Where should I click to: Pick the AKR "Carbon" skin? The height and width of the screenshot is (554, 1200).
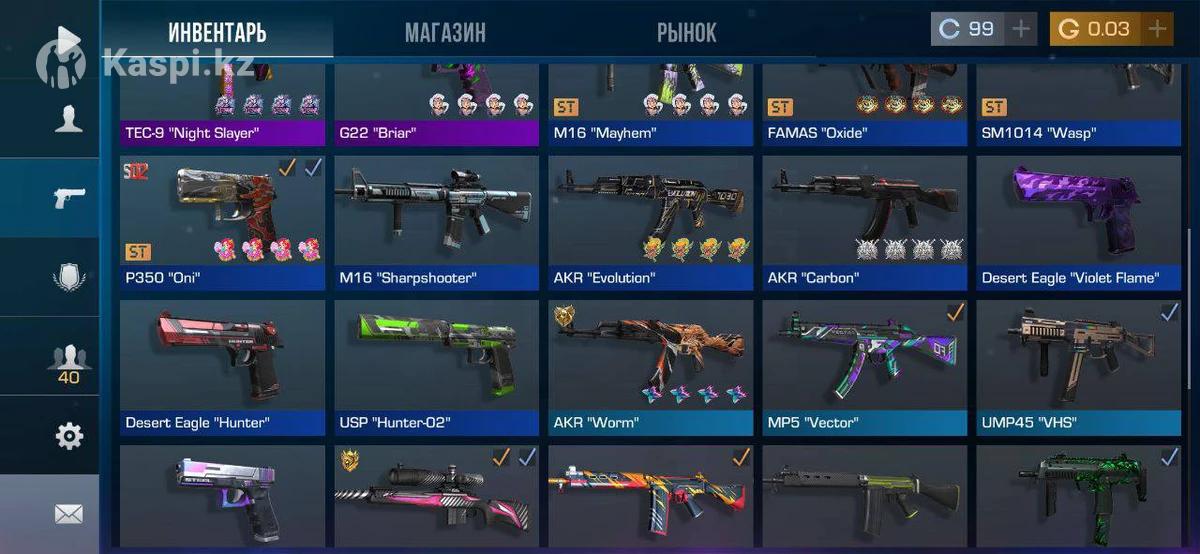click(864, 222)
